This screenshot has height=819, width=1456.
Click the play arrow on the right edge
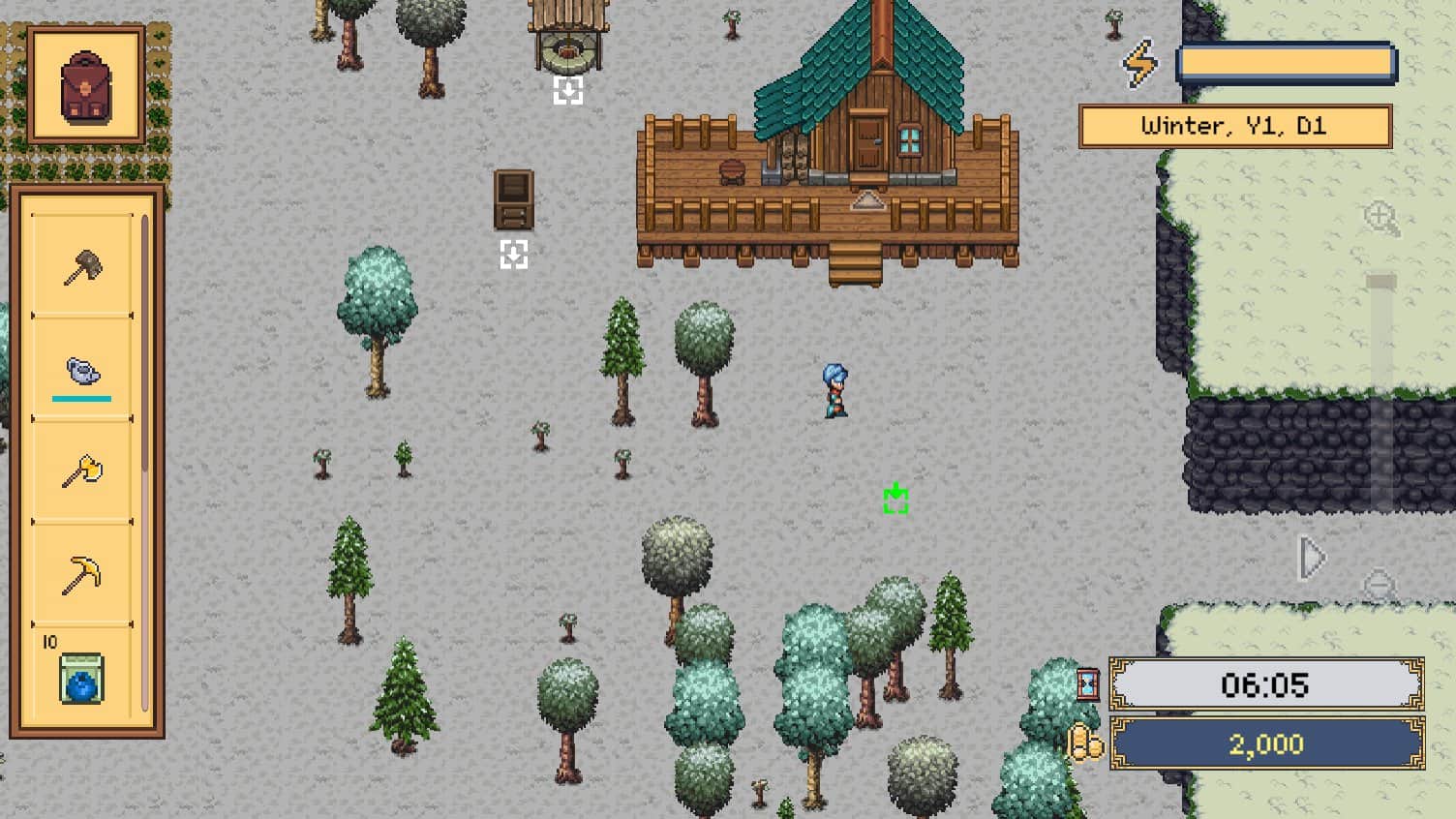(1312, 558)
